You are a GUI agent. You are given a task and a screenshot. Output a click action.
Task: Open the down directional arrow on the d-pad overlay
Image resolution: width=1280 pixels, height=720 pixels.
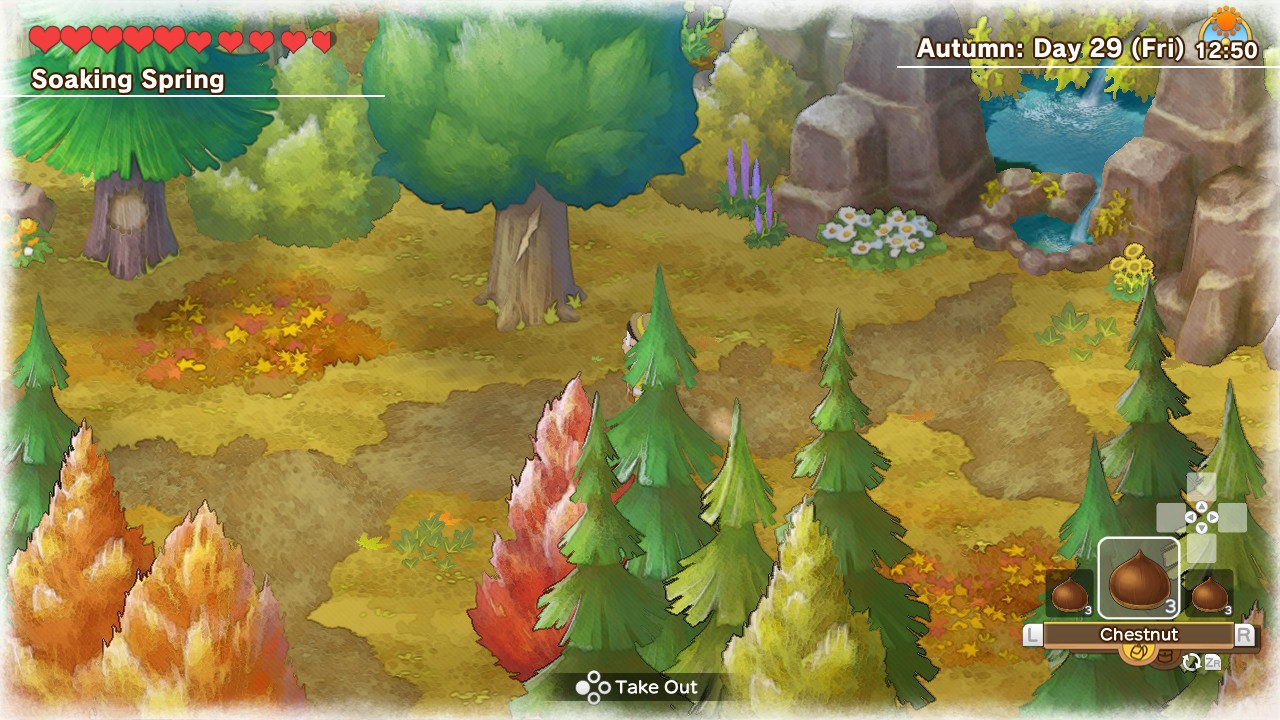pyautogui.click(x=1200, y=528)
